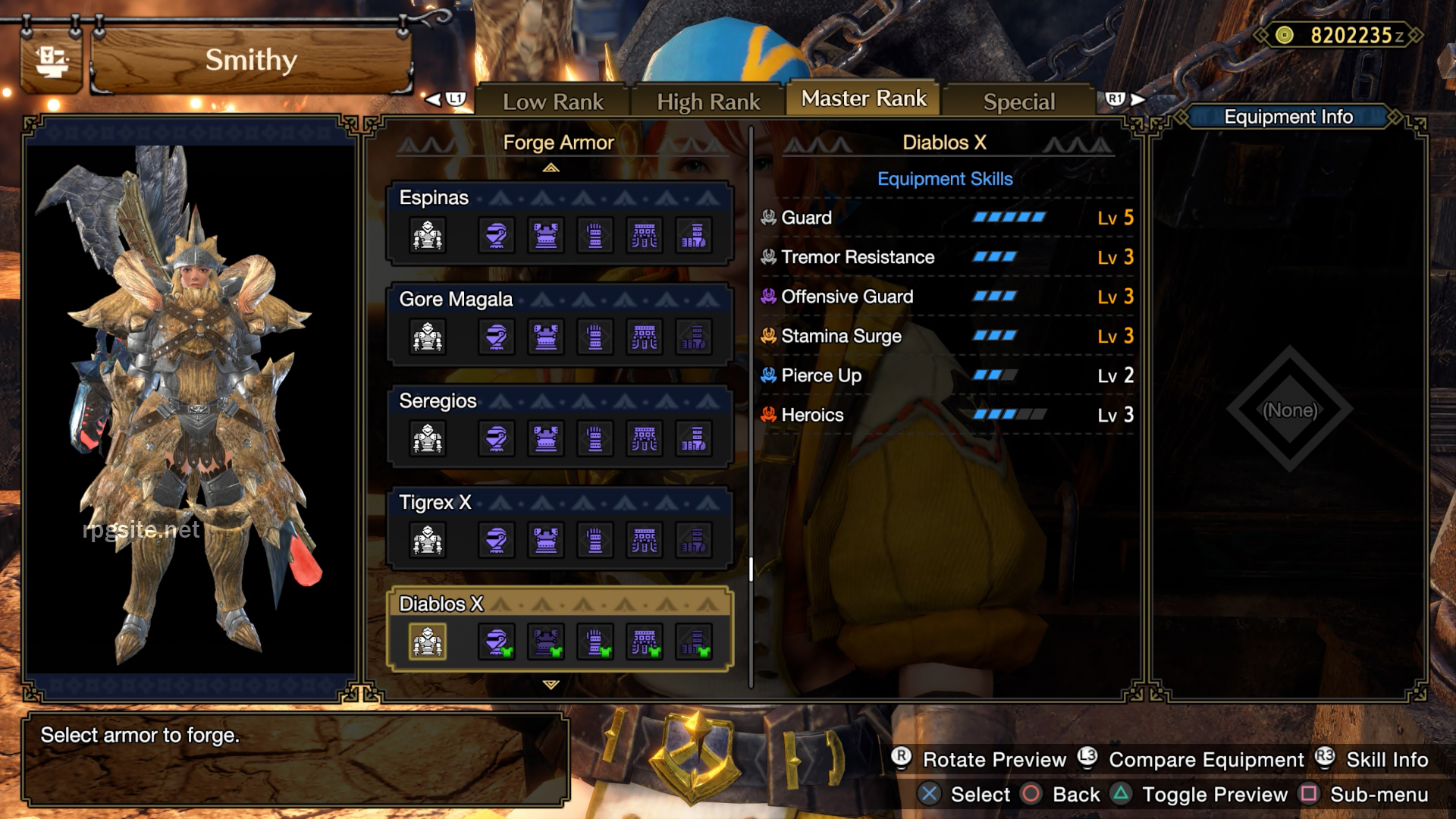Select the Seregios gauntlets icon

pyautogui.click(x=595, y=438)
